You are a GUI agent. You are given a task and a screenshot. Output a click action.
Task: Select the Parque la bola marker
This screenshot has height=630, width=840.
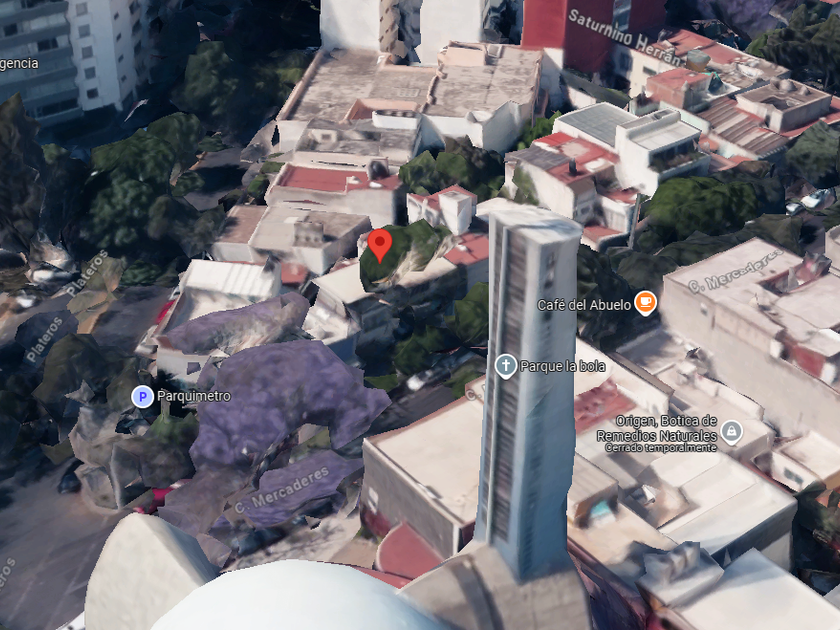tap(506, 366)
